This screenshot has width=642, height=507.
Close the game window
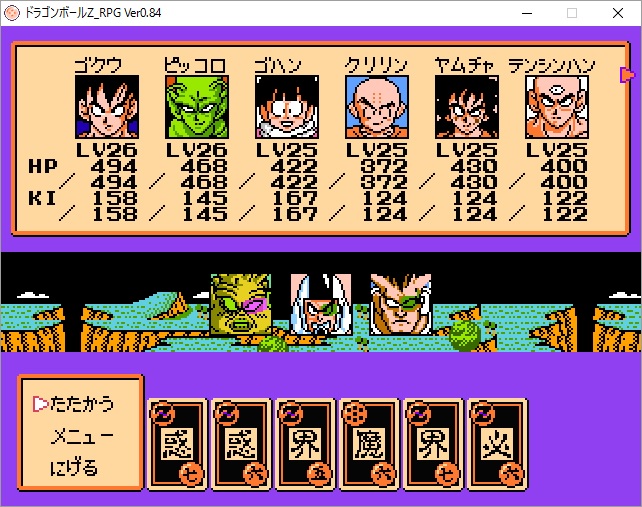pyautogui.click(x=618, y=13)
